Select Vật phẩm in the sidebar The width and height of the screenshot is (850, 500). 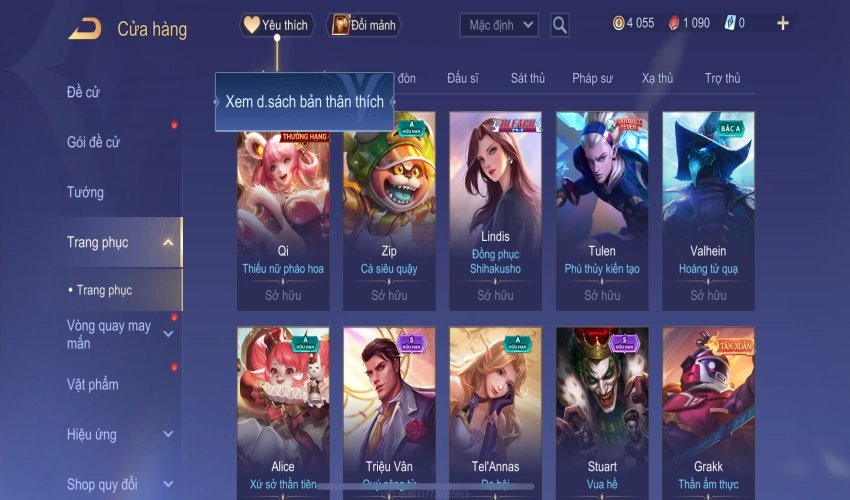(93, 384)
